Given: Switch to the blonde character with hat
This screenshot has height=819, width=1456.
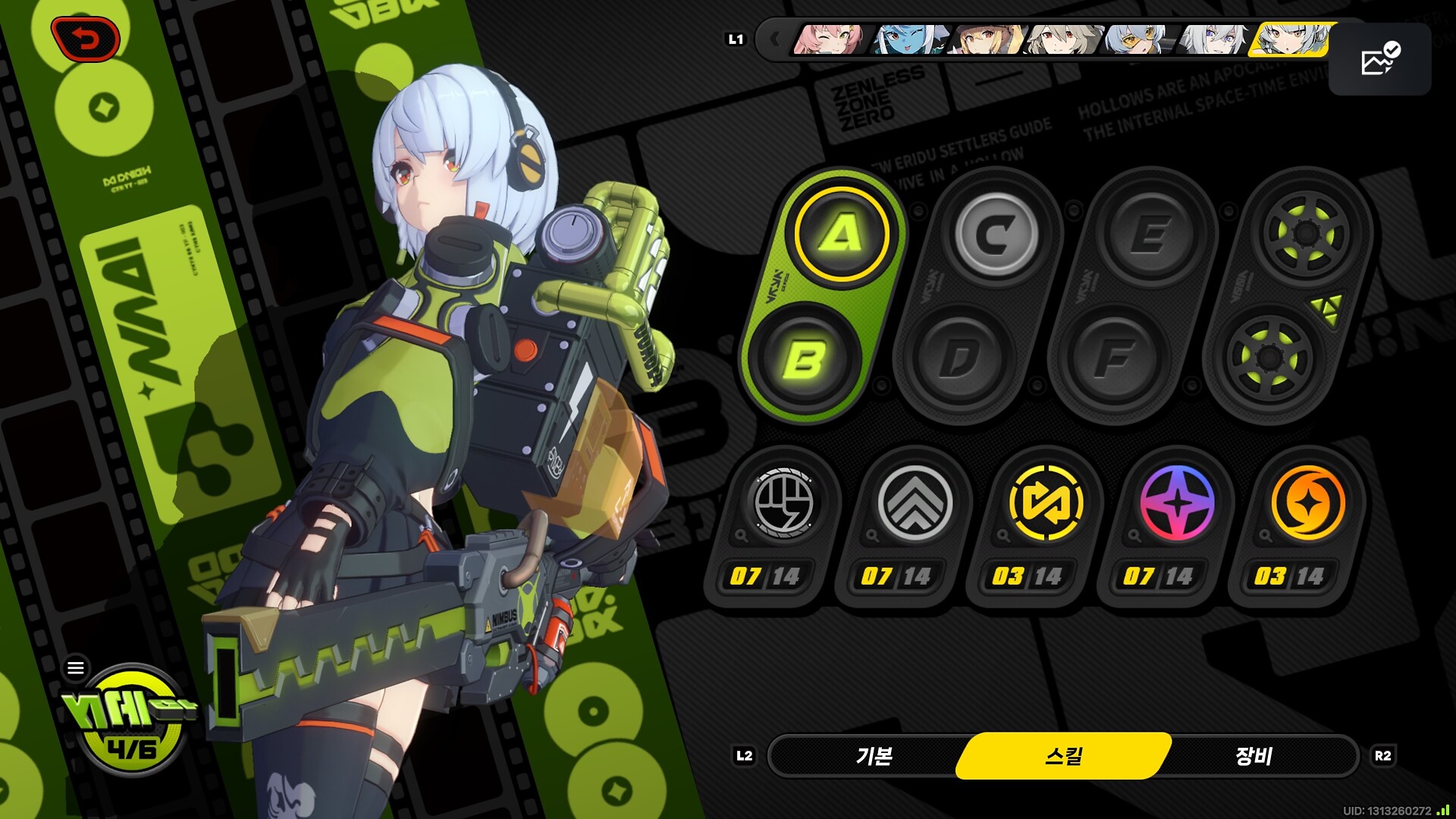Looking at the screenshot, I should coord(986,39).
